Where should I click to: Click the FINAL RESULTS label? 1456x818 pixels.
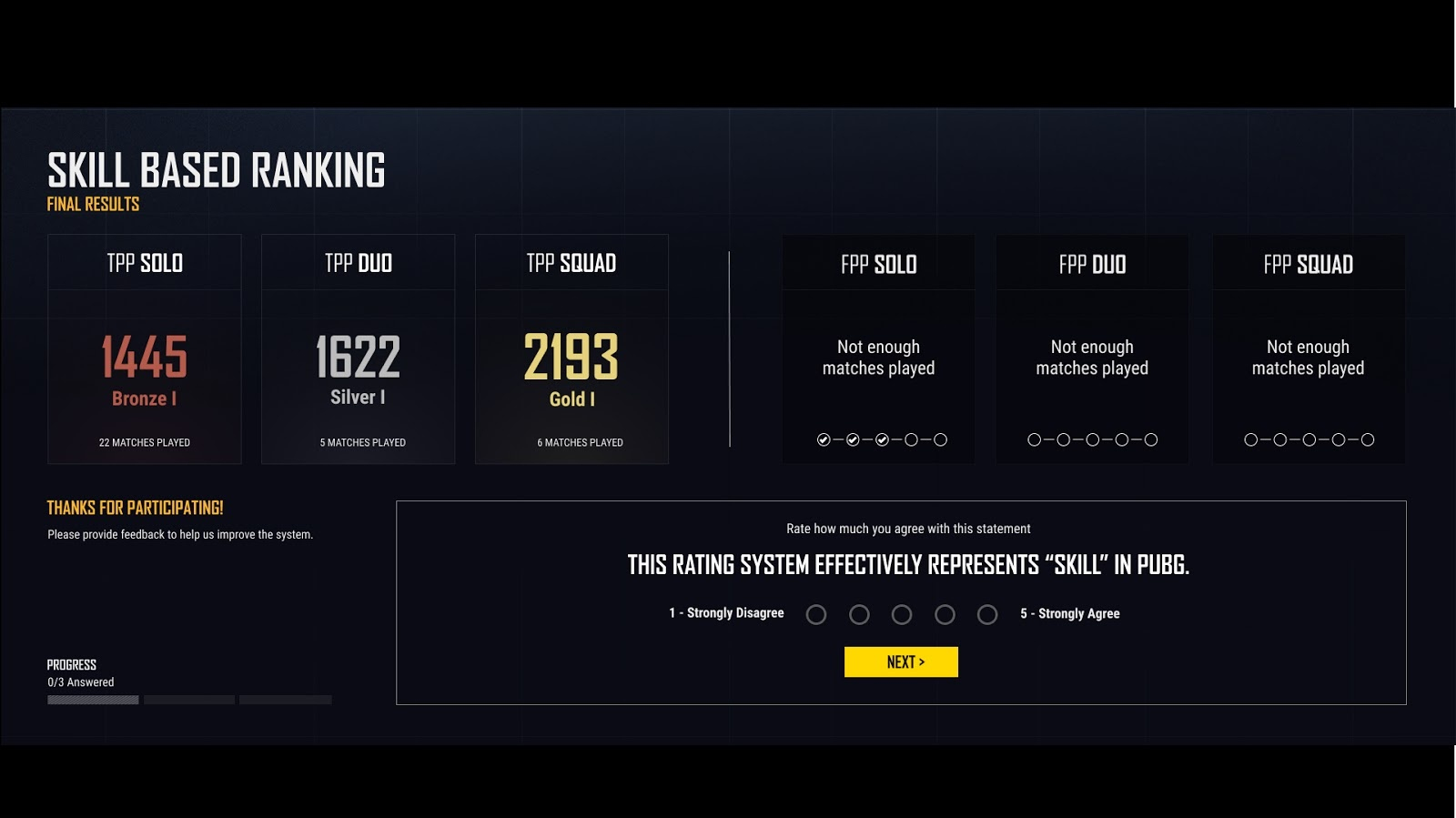point(93,204)
